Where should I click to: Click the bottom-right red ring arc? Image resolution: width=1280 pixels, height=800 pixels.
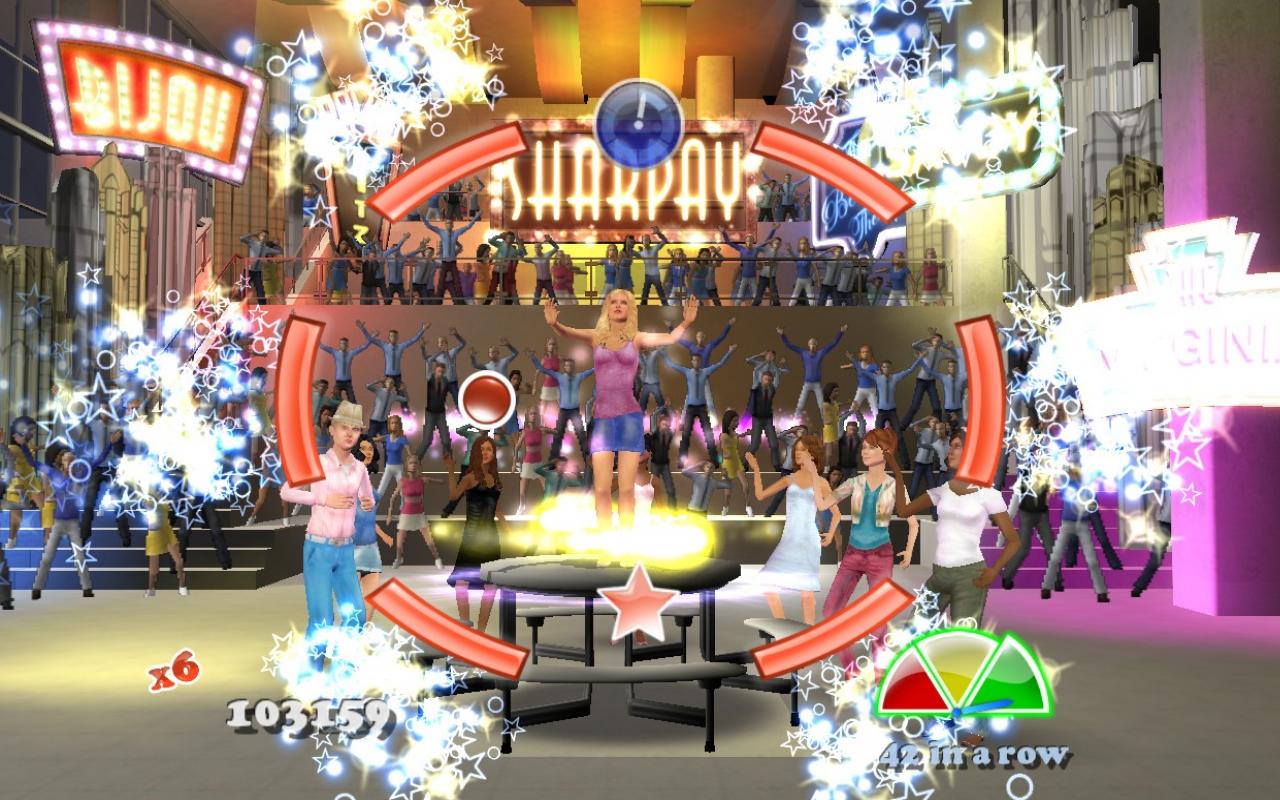tap(830, 630)
